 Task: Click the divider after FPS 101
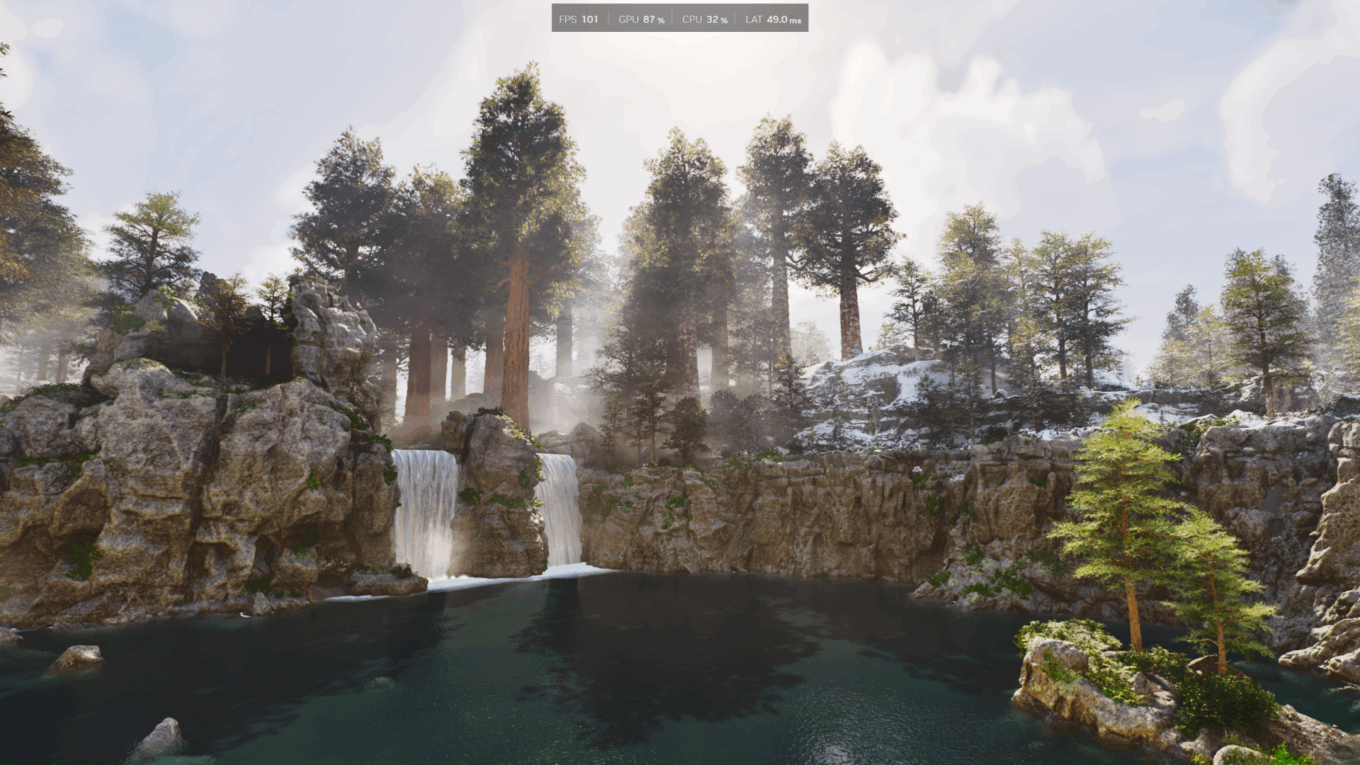click(606, 18)
